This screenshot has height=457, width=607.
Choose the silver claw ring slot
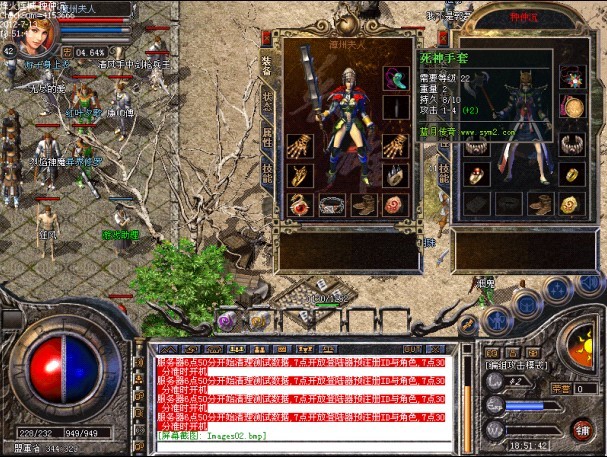point(397,176)
